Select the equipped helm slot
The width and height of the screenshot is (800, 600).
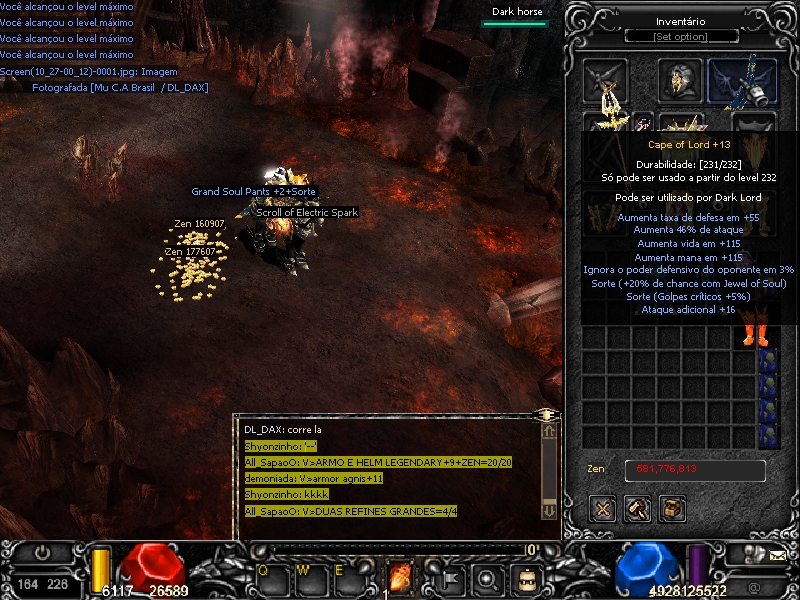[x=680, y=80]
